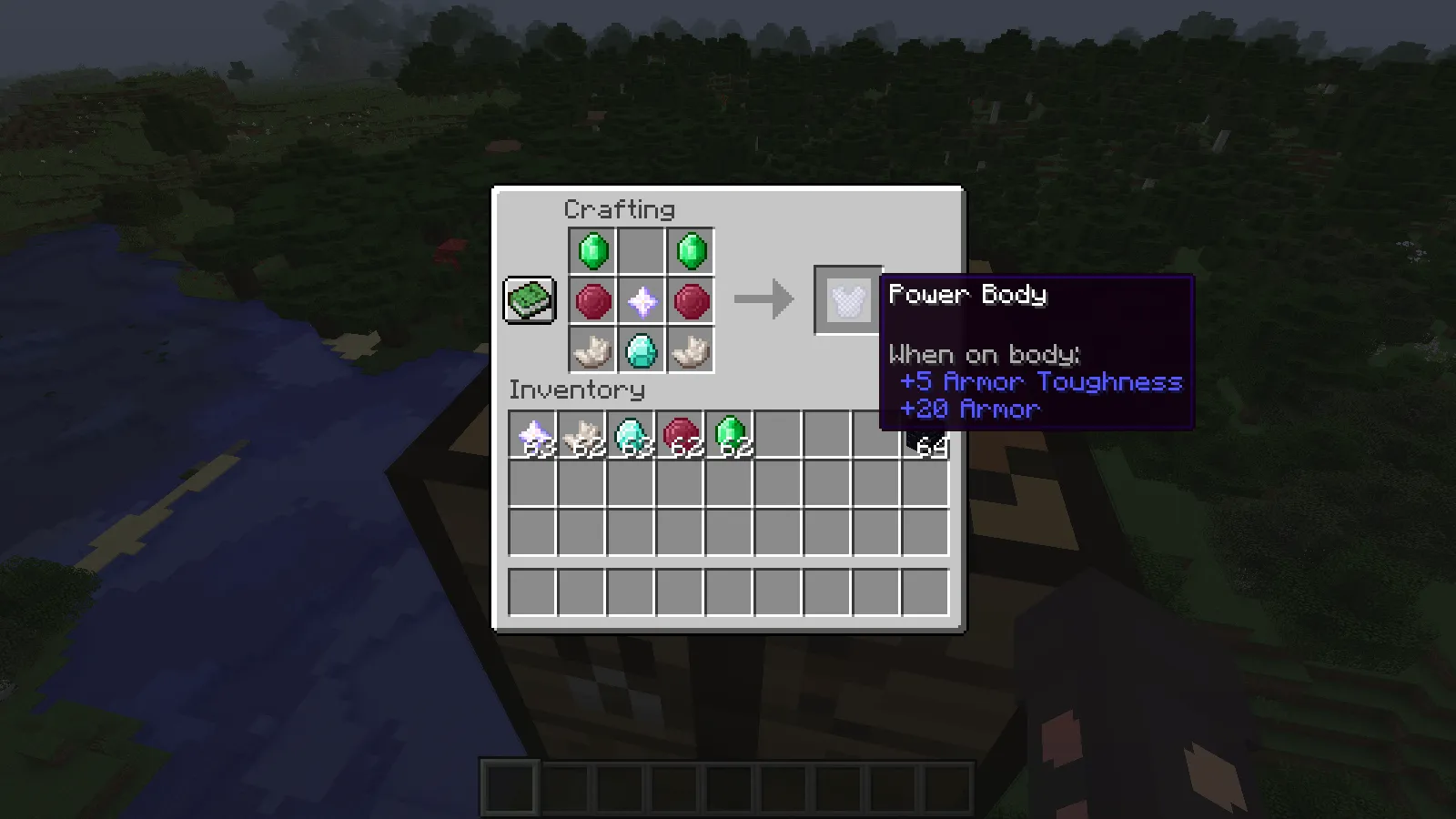This screenshot has height=819, width=1456.
Task: Click the empty center slot of the crafting grid
Action: 640,249
